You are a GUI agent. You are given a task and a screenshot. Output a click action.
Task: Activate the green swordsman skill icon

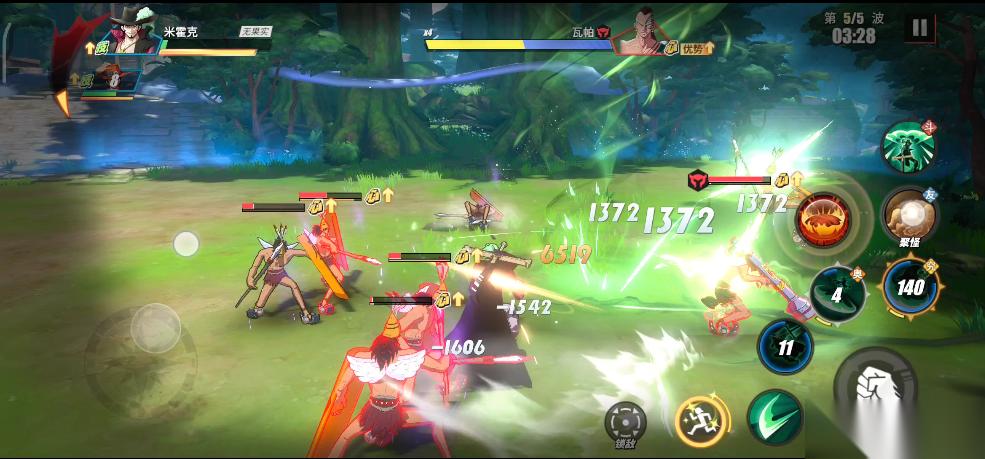908,147
